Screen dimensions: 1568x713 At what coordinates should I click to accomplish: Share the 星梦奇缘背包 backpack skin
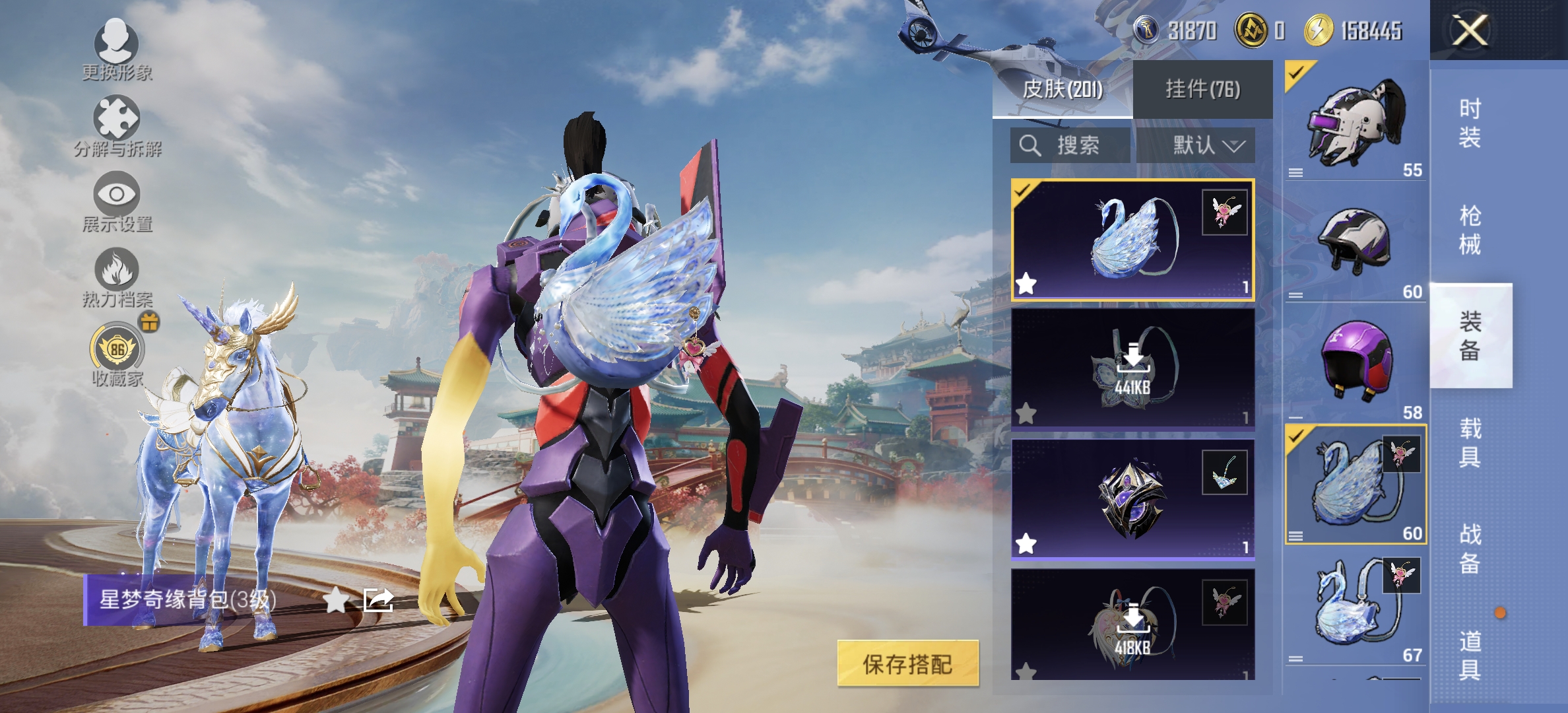379,600
